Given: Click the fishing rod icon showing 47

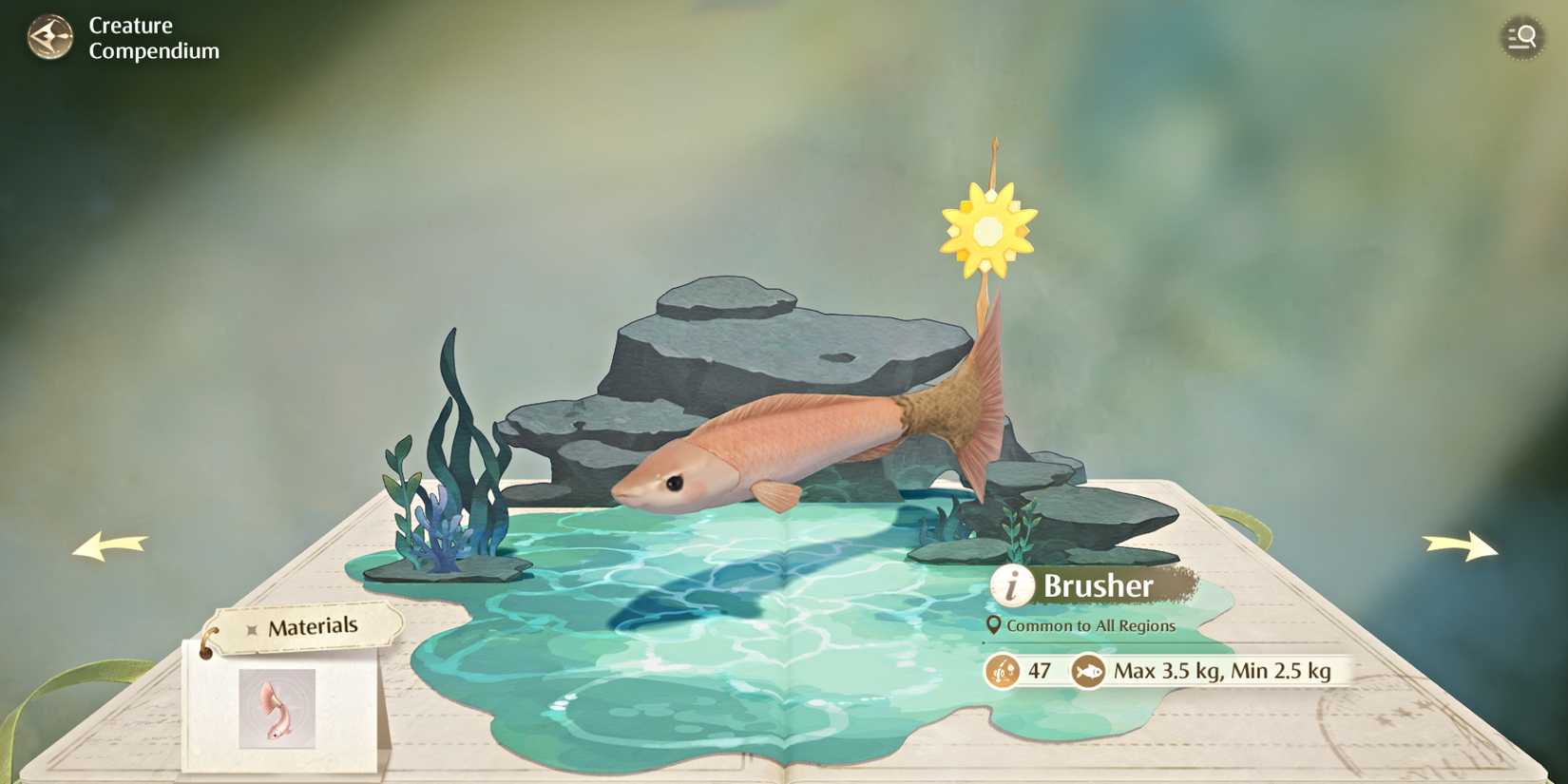Looking at the screenshot, I should (1004, 671).
